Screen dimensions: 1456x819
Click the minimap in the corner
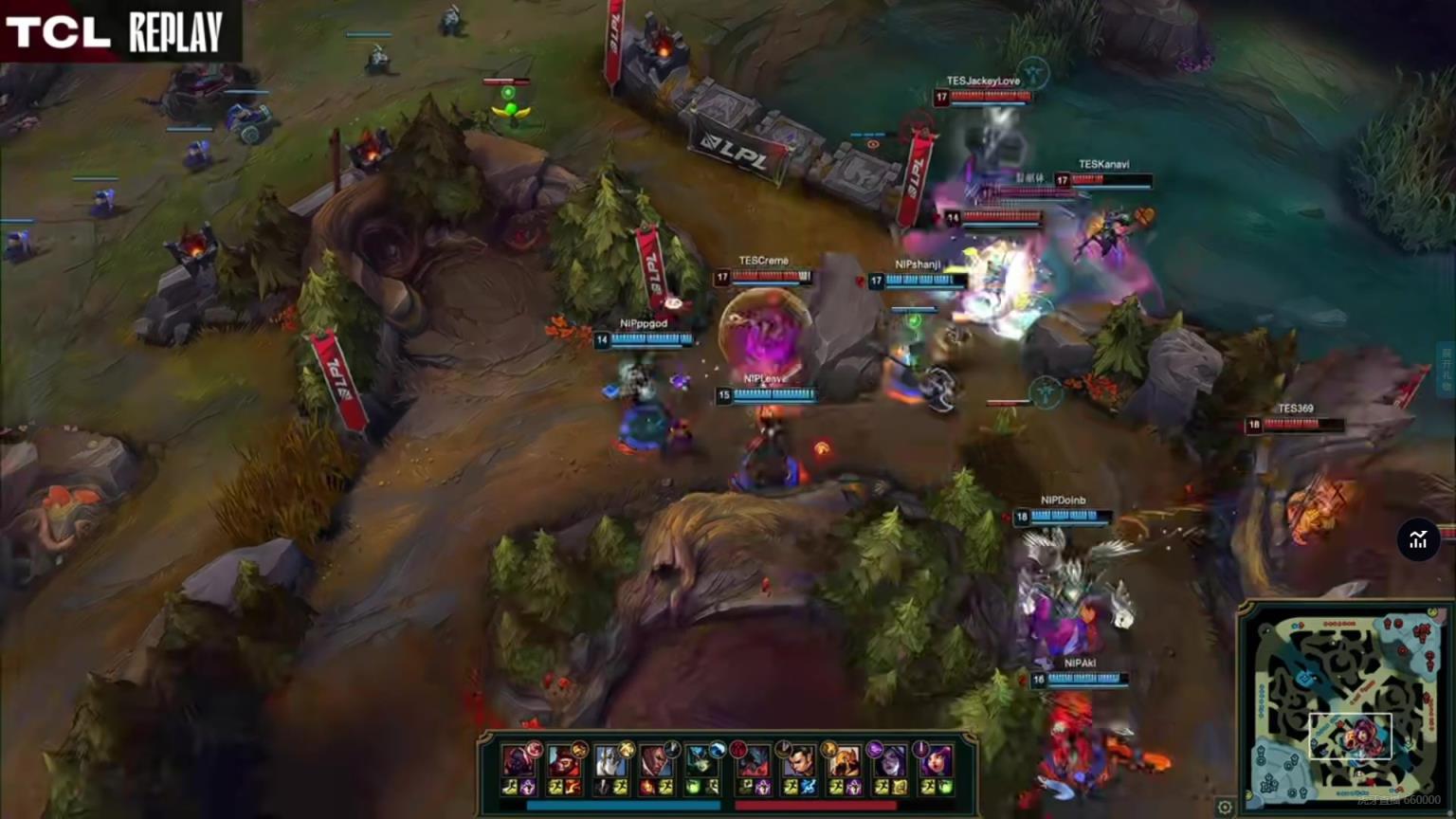[1346, 706]
